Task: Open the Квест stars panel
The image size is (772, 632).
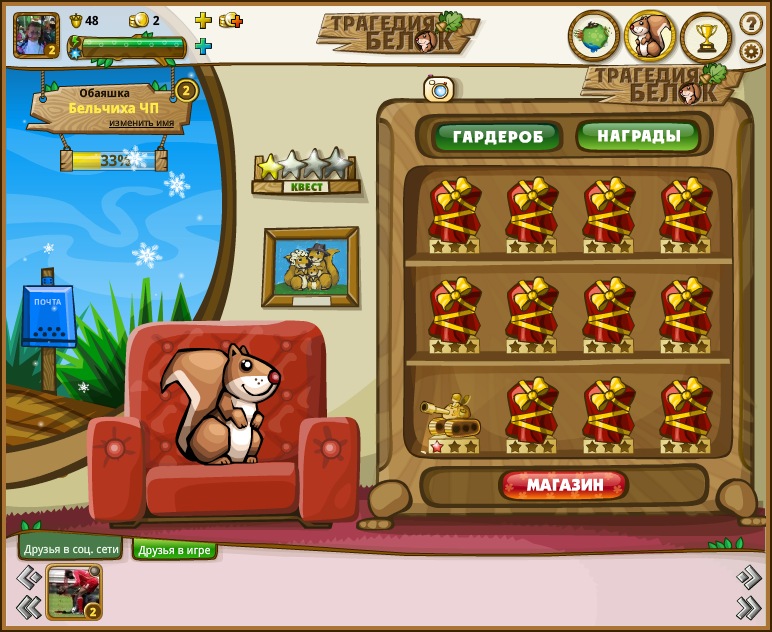Action: coord(305,172)
